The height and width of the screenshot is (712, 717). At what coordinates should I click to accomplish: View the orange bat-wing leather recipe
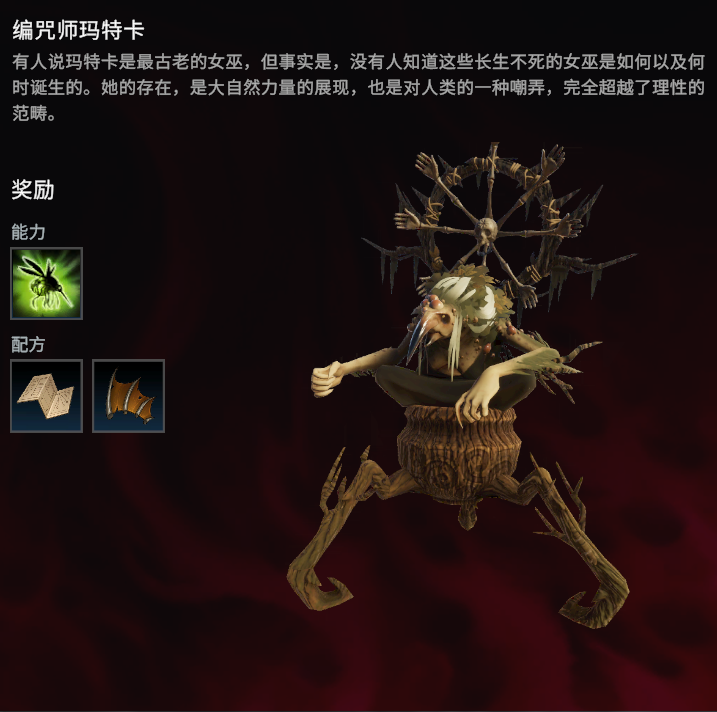coord(128,396)
